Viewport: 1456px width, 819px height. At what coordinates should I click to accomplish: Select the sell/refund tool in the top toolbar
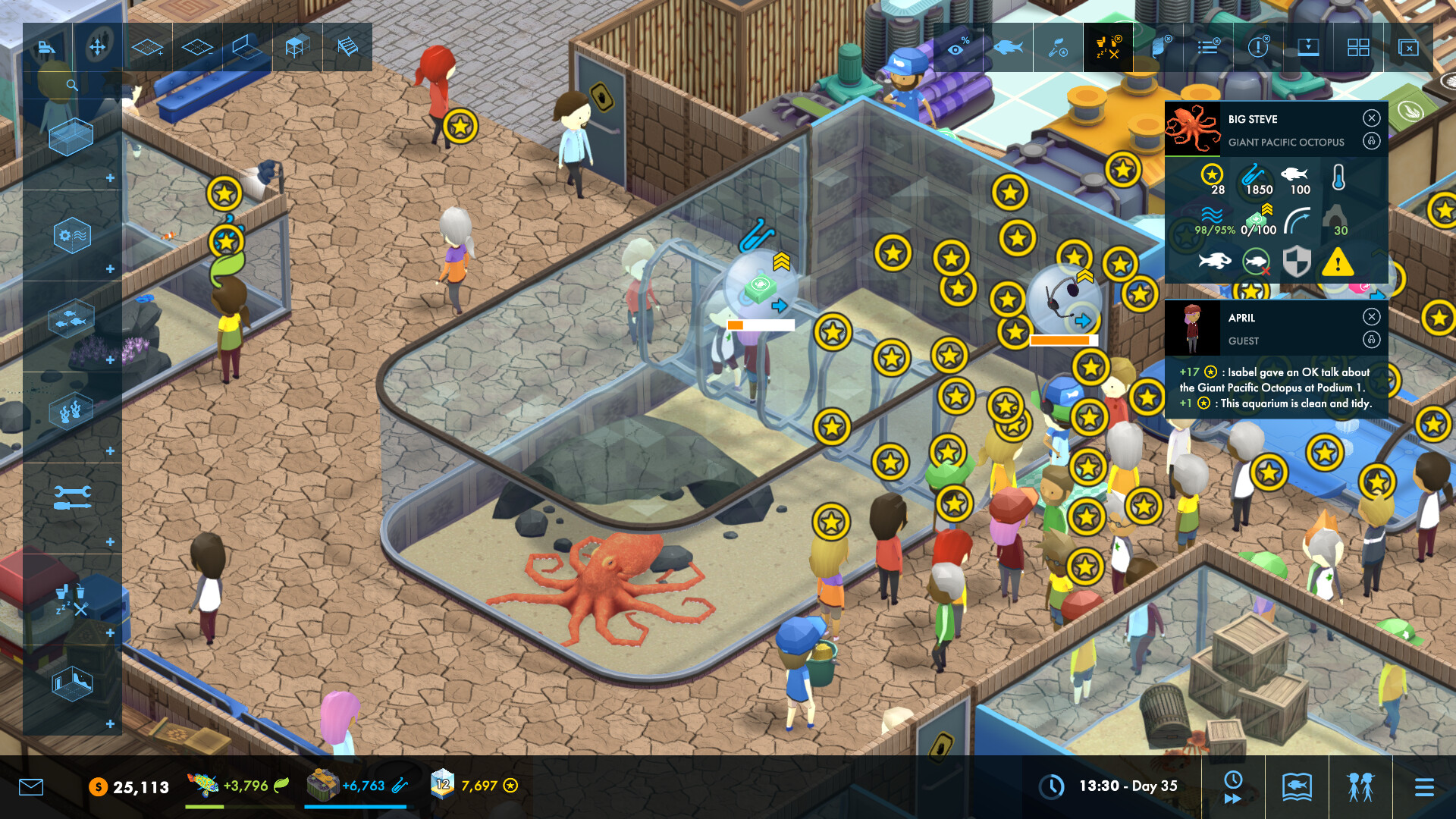click(x=49, y=47)
